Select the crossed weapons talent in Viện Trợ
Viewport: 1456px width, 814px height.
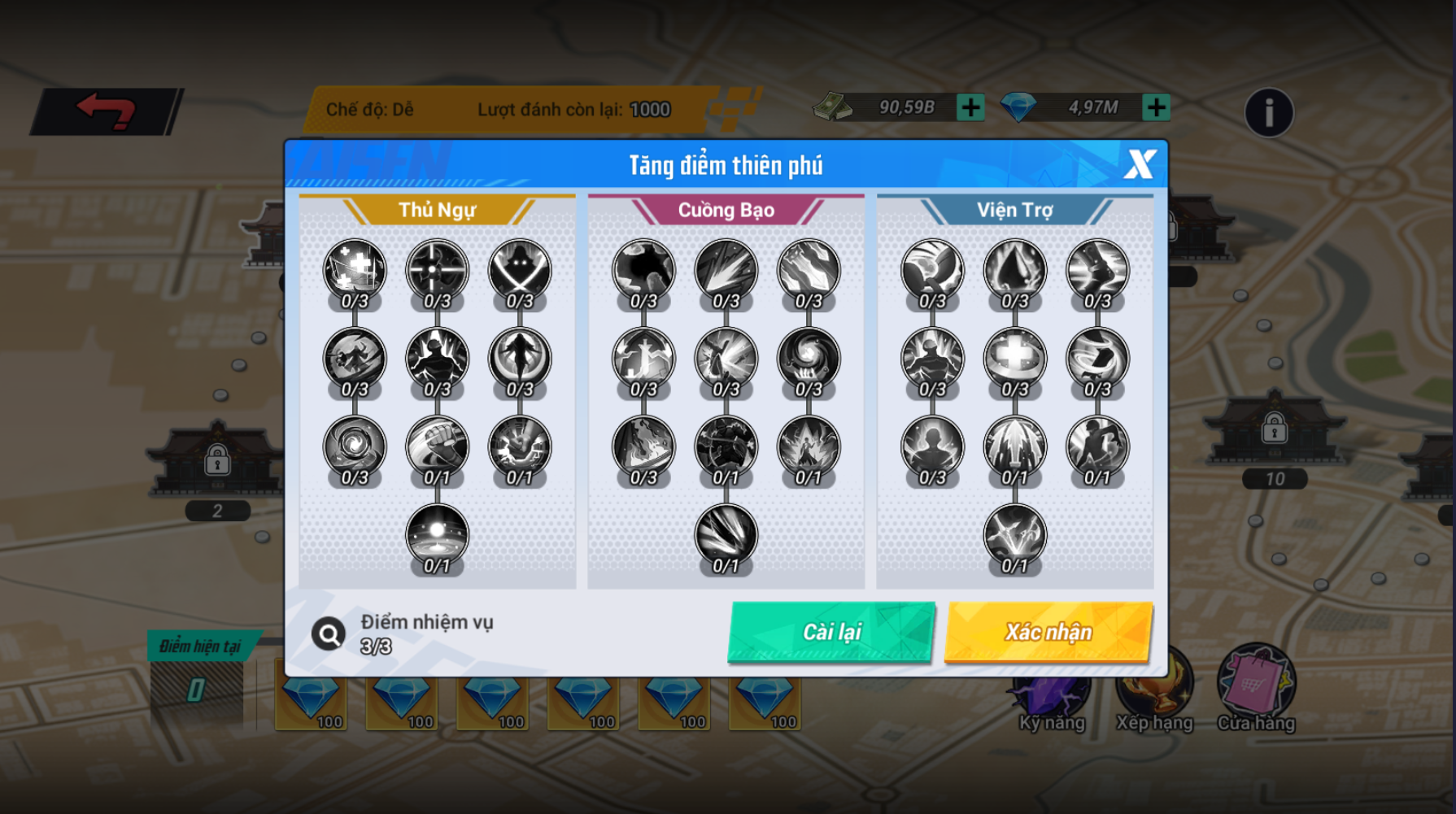click(1014, 534)
